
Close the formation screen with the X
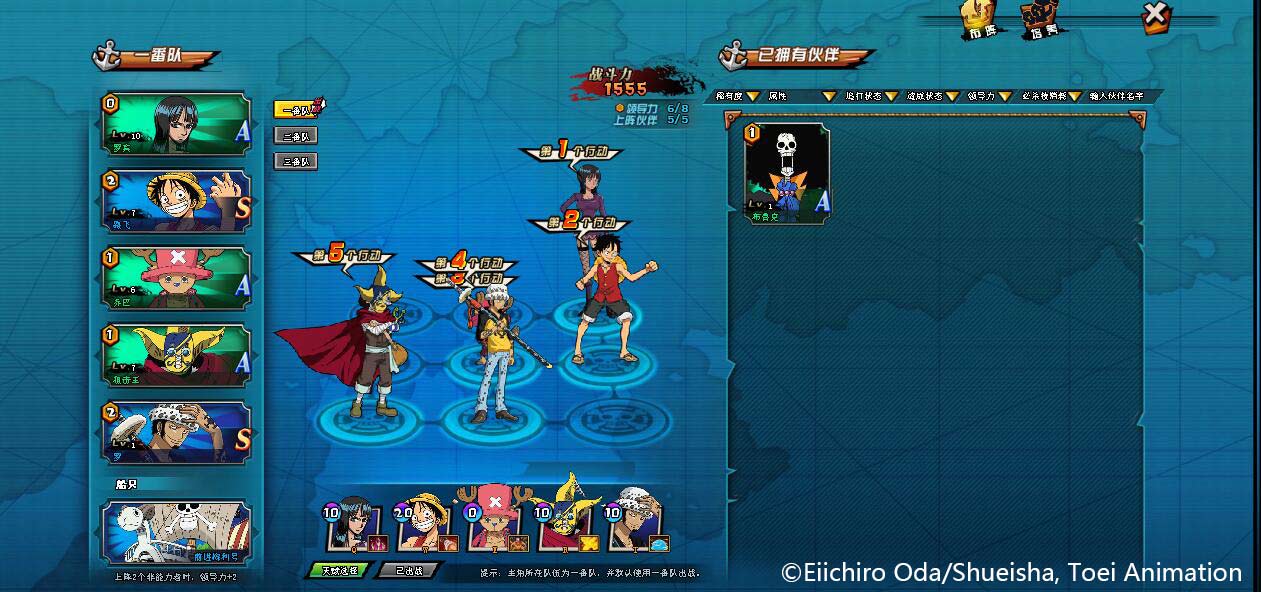[1155, 16]
